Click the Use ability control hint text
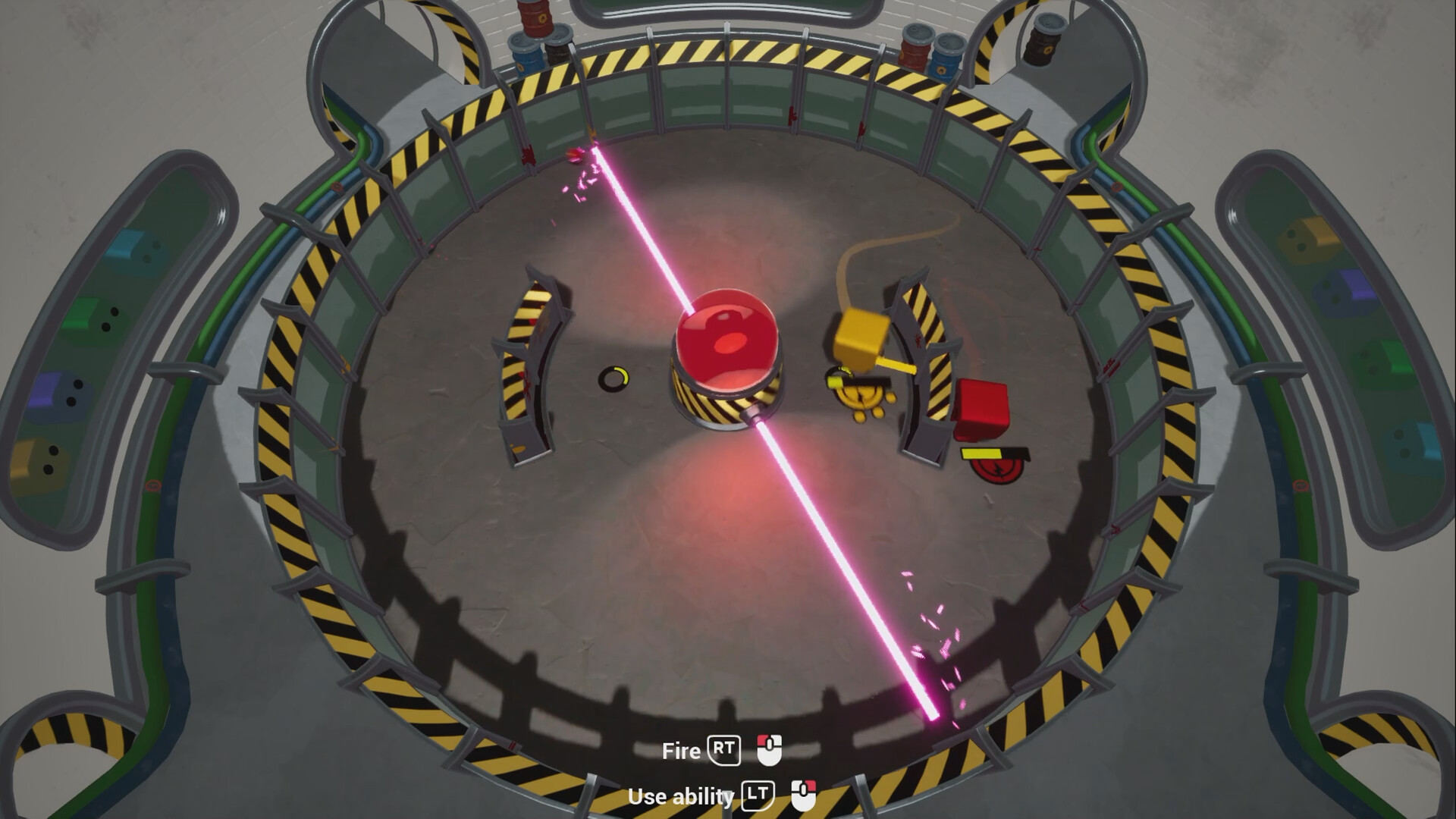 click(x=681, y=797)
